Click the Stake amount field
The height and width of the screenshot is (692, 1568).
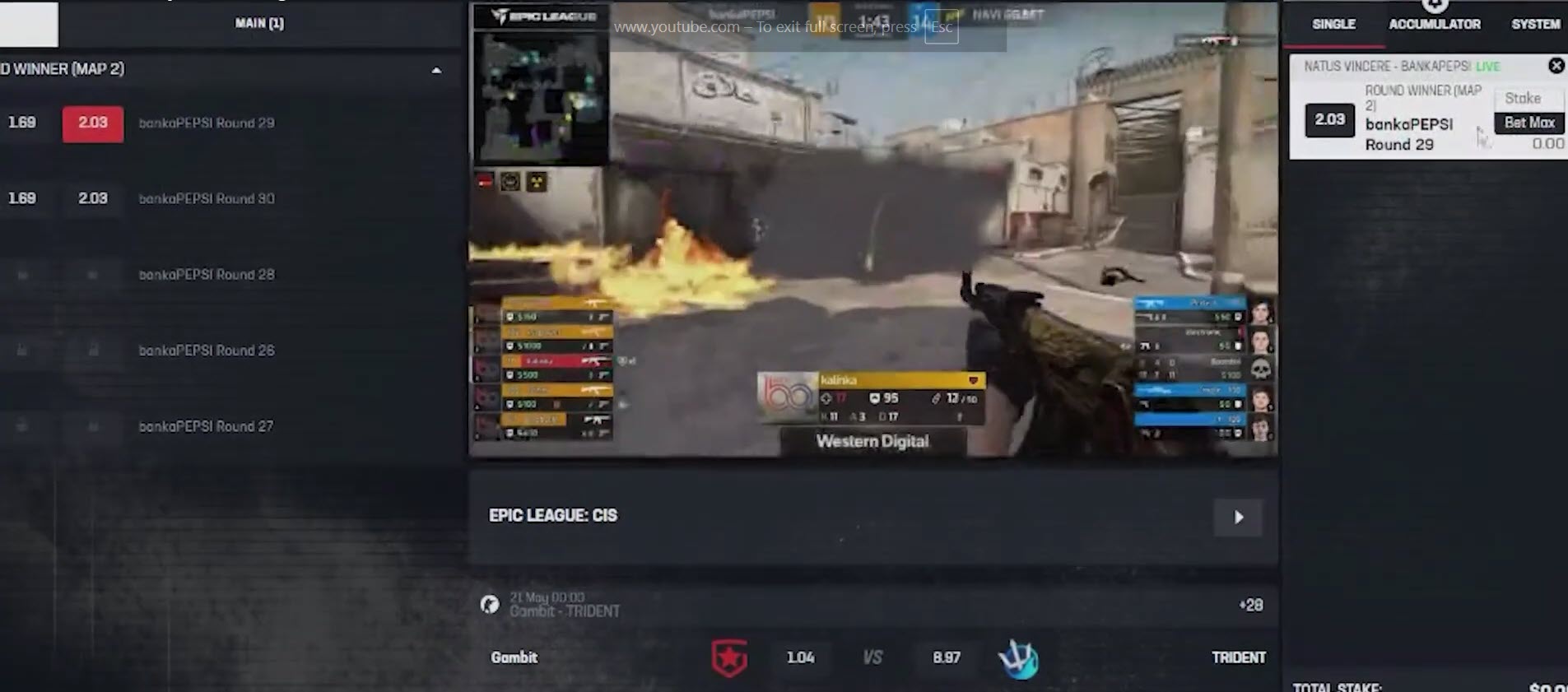1528,98
